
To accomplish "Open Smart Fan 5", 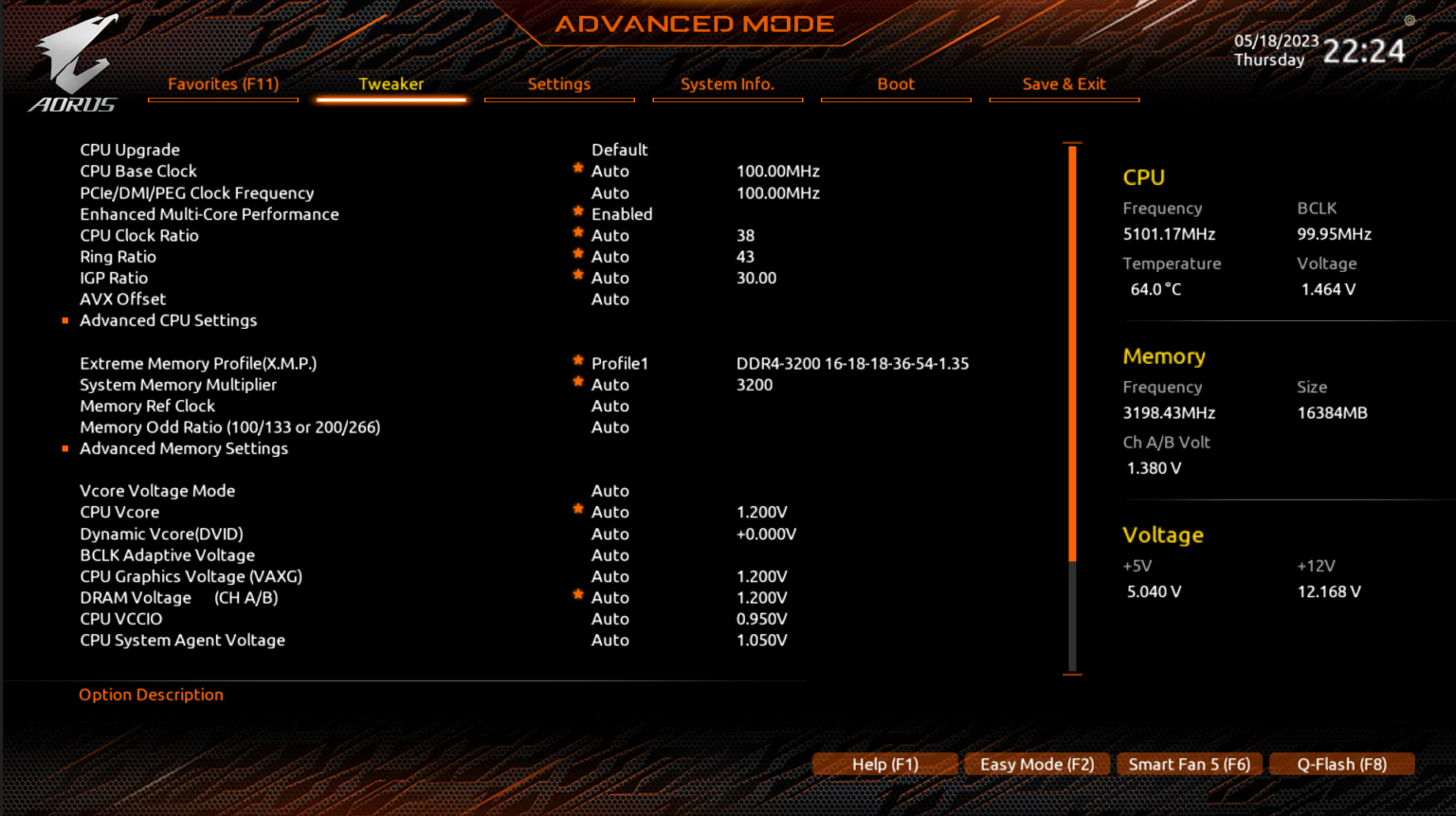I will pos(1190,764).
